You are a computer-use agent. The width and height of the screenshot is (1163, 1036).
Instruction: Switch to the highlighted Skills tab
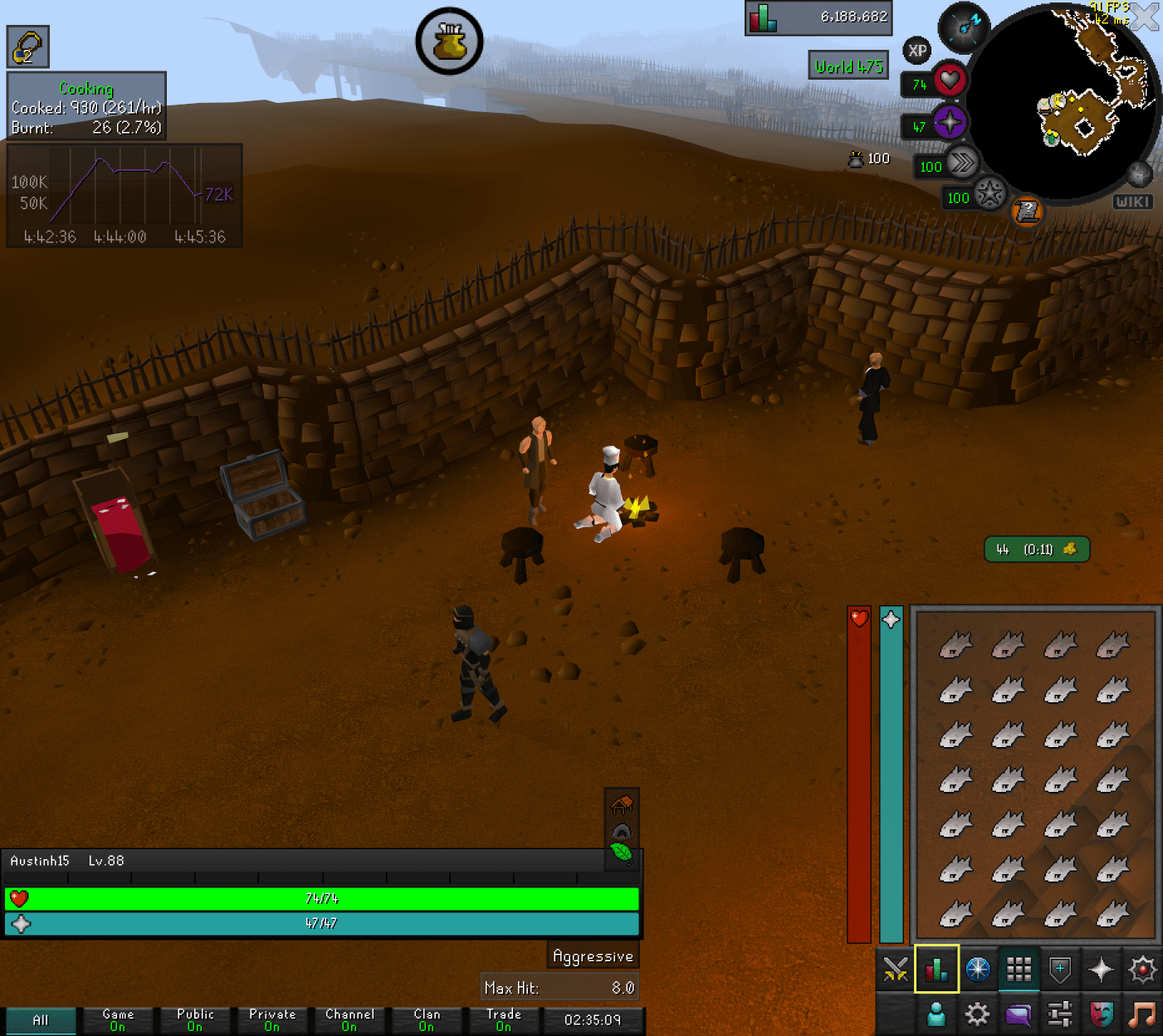pyautogui.click(x=936, y=968)
